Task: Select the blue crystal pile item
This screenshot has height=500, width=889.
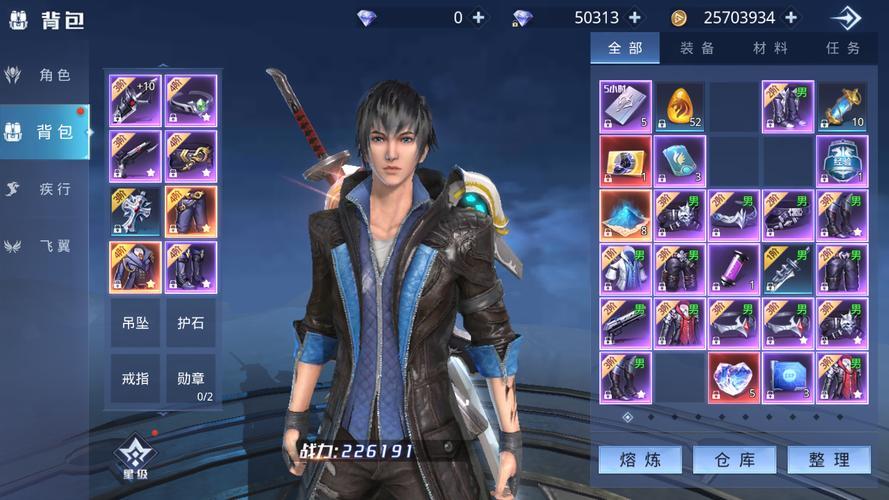Action: pos(626,215)
